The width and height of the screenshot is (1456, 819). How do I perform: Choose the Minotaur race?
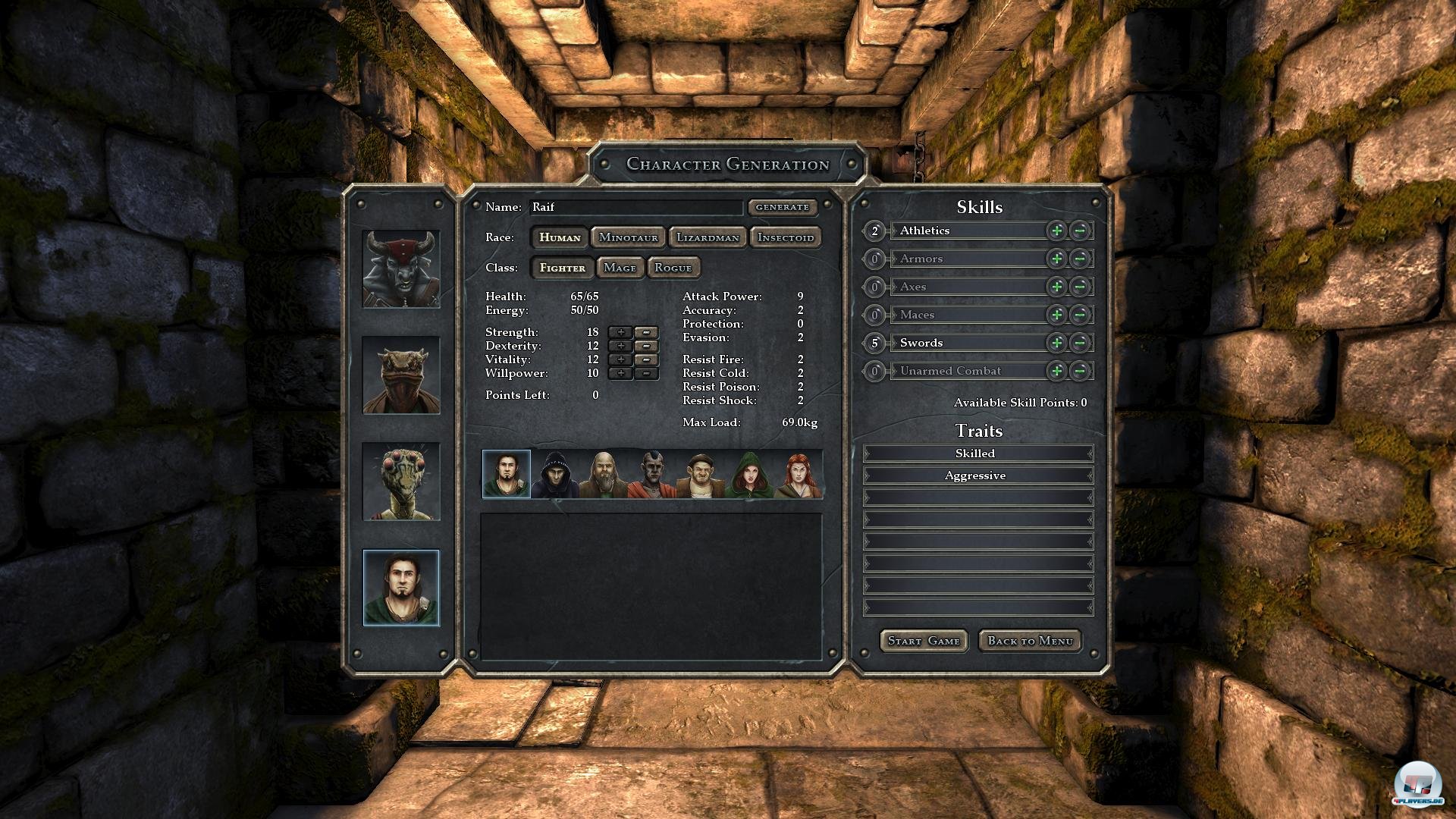point(628,237)
